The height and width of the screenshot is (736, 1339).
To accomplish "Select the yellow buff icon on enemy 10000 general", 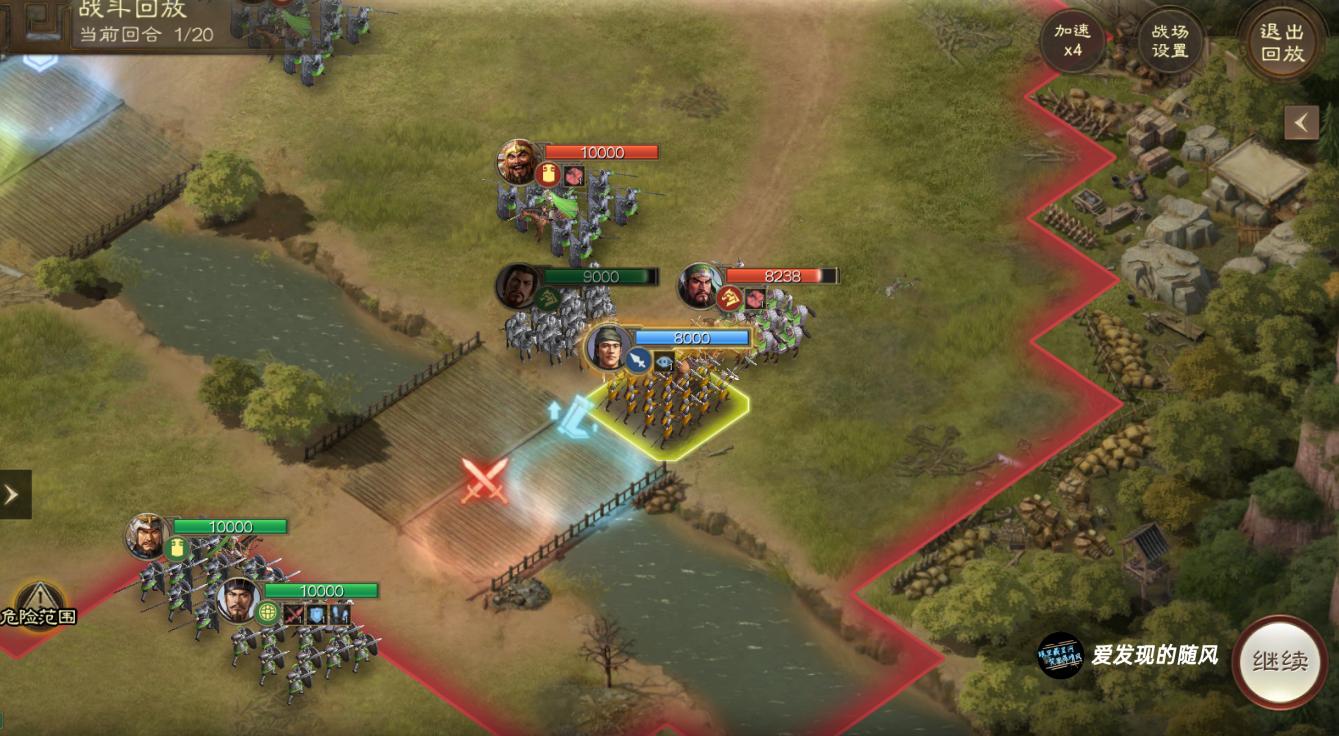I will pos(548,175).
